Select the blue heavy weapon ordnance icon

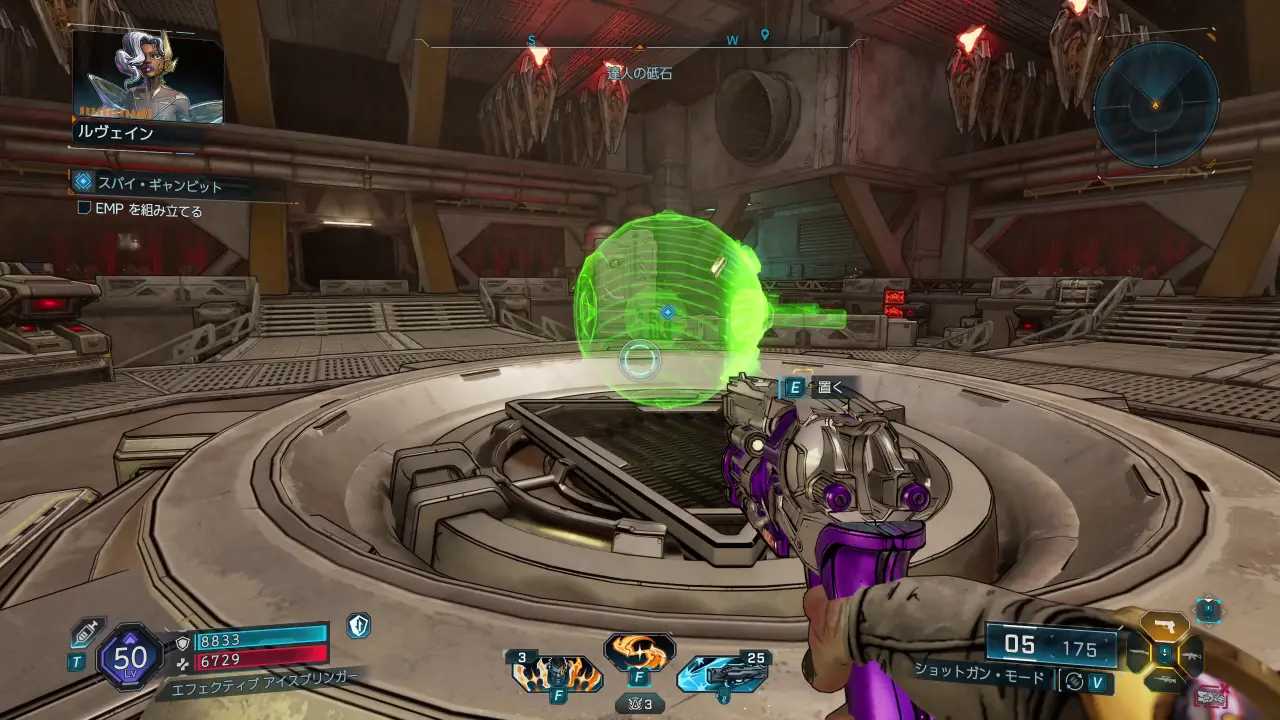point(721,673)
